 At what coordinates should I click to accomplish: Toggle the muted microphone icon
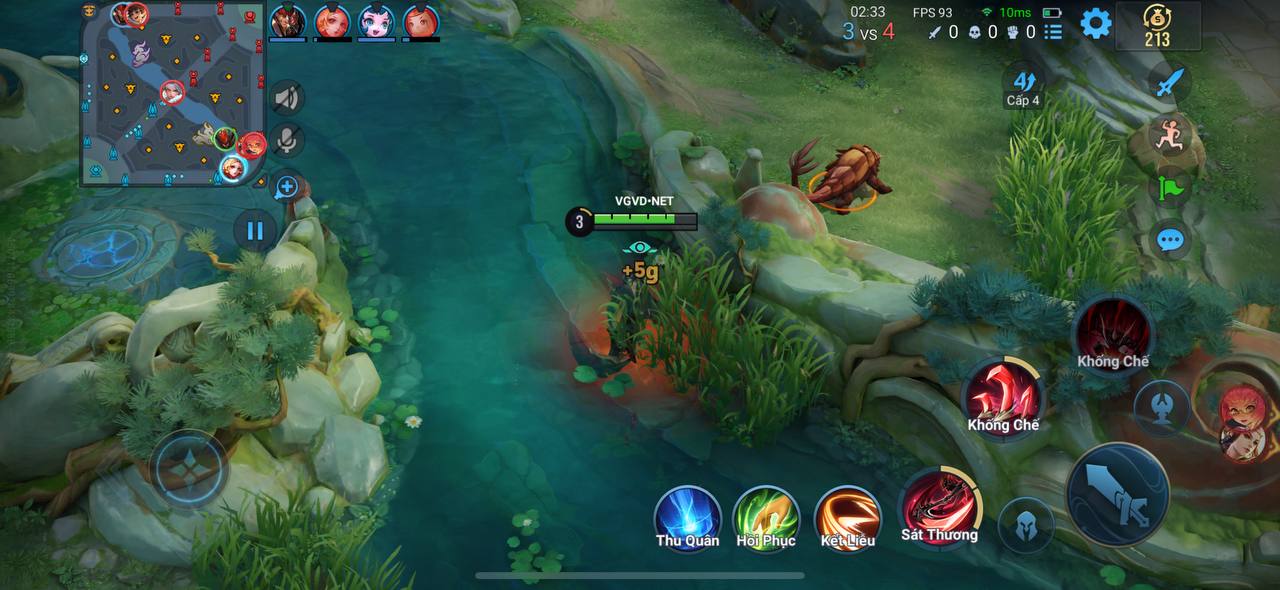click(x=287, y=141)
